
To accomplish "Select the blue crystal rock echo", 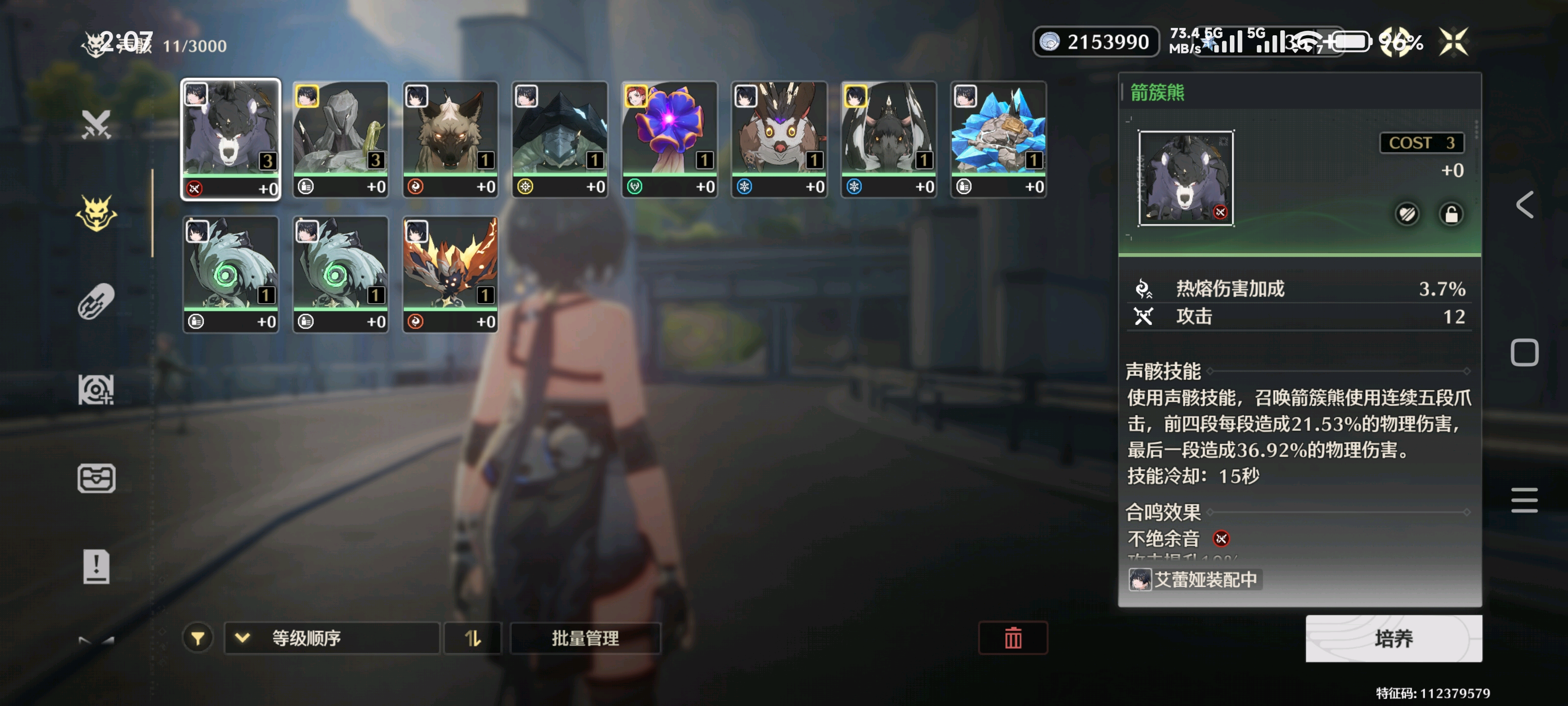I will [998, 139].
